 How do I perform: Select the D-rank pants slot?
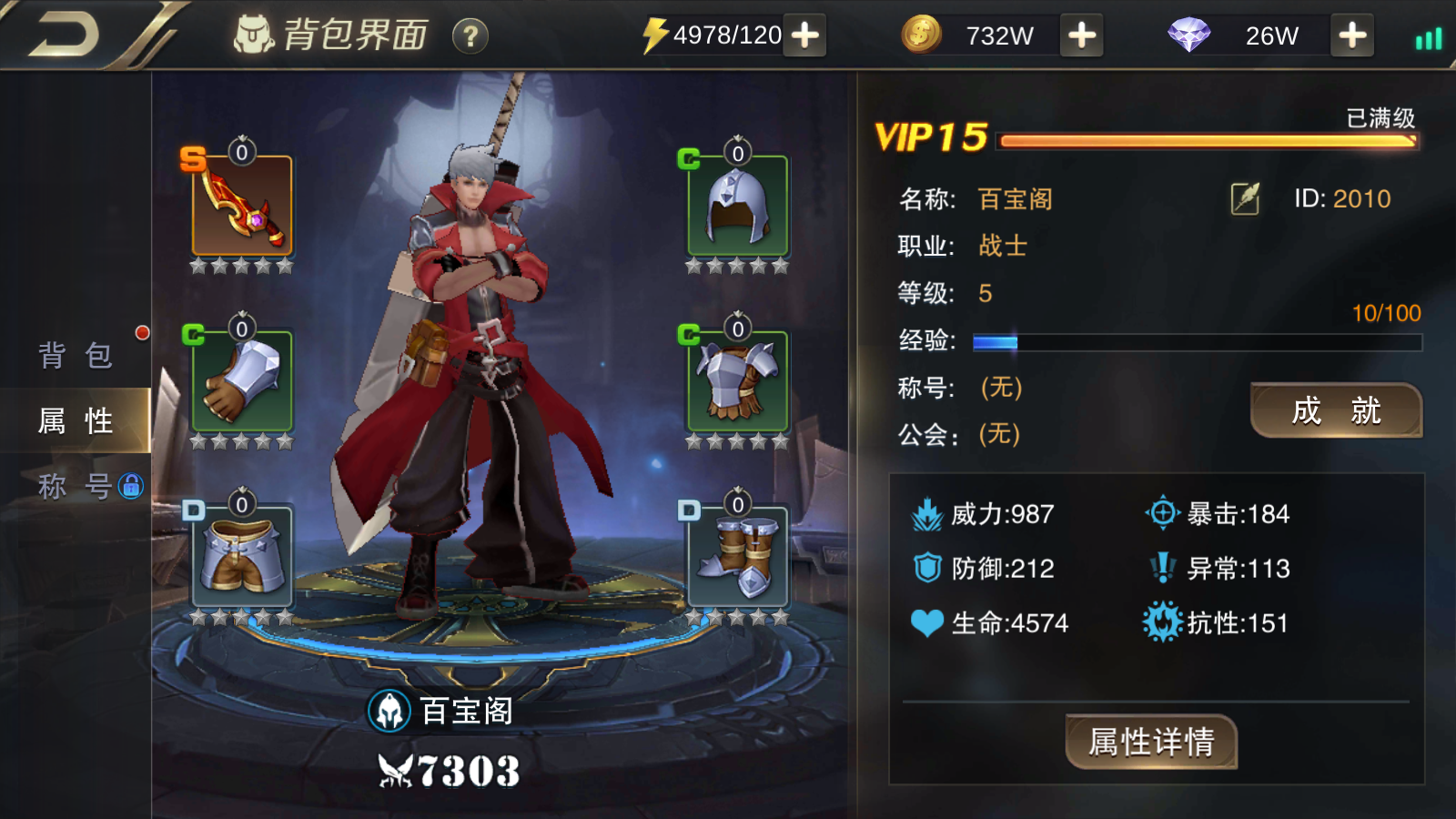pos(242,555)
